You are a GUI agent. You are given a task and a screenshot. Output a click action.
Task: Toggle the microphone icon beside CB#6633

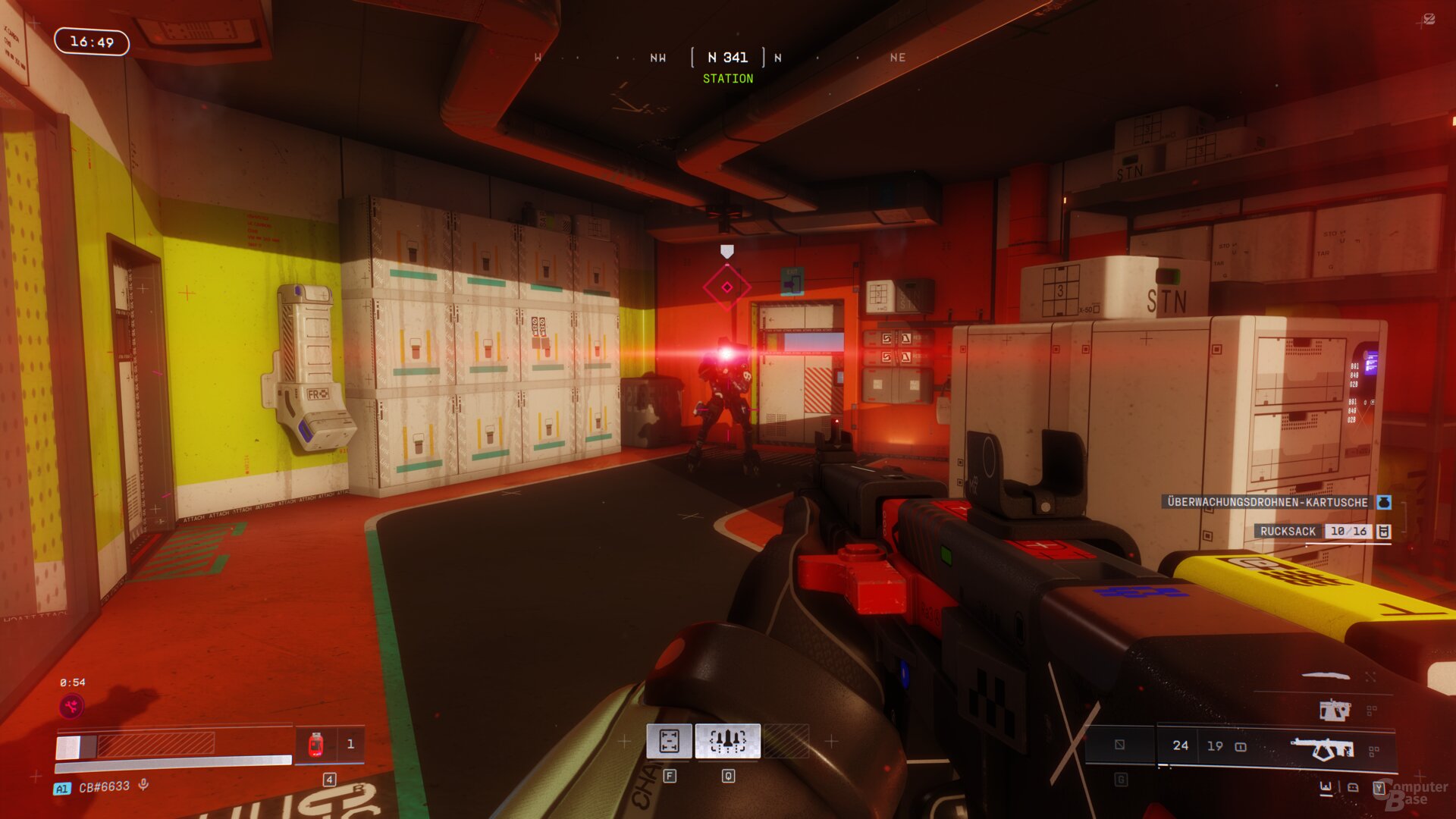[x=143, y=786]
